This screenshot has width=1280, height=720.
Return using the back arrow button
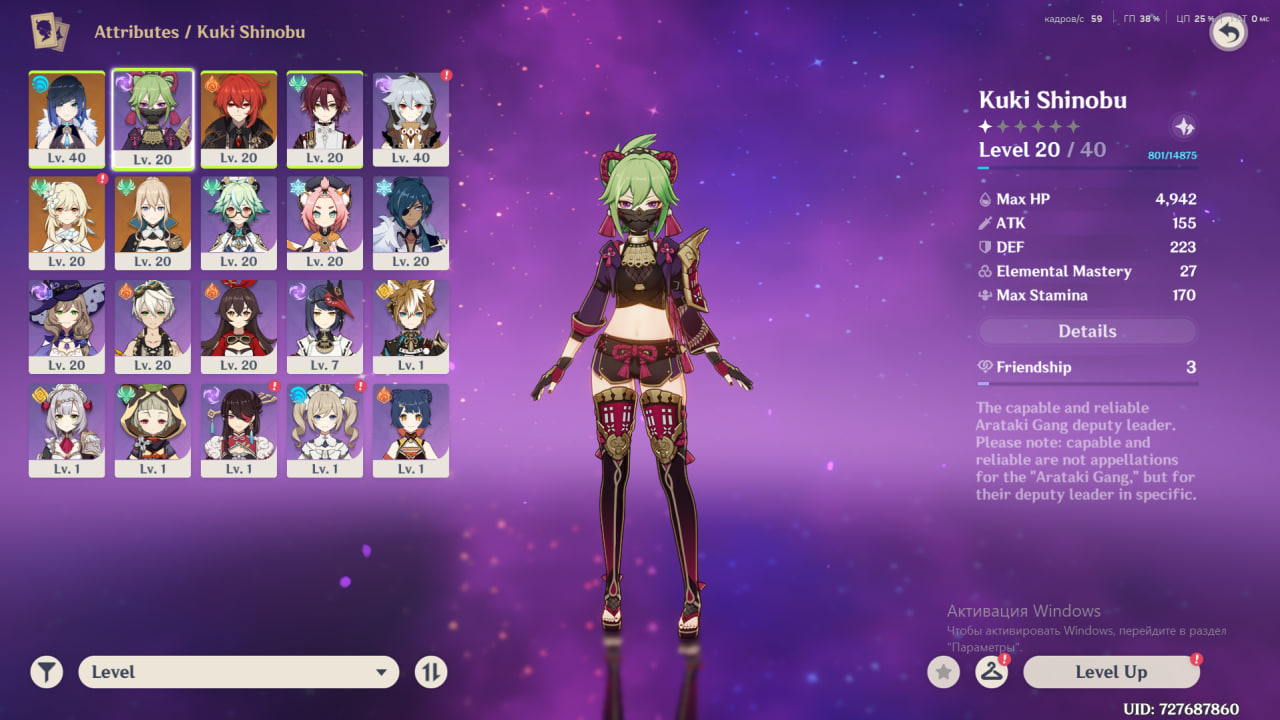1229,33
